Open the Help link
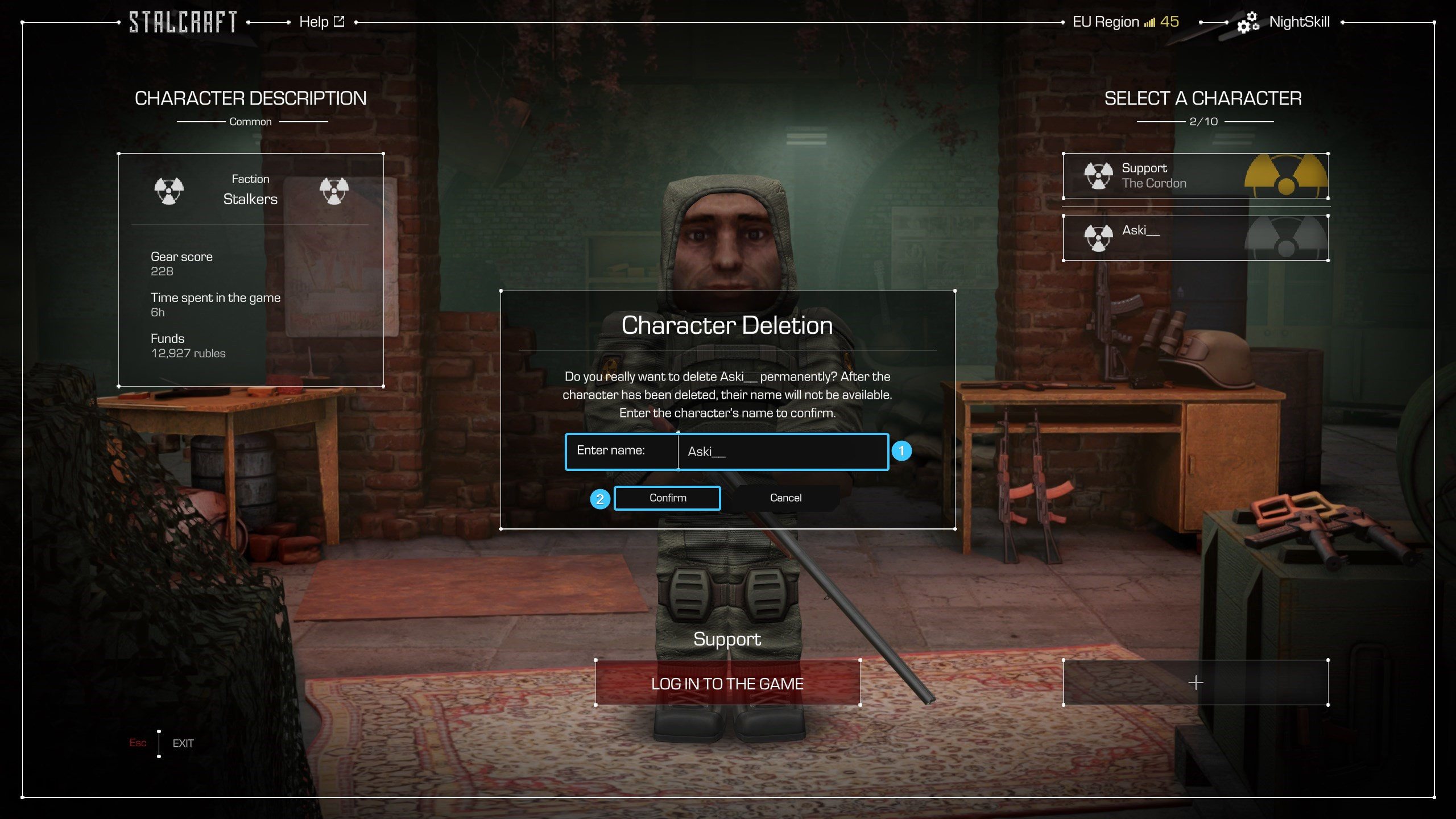Viewport: 1456px width, 819px height. pyautogui.click(x=321, y=22)
